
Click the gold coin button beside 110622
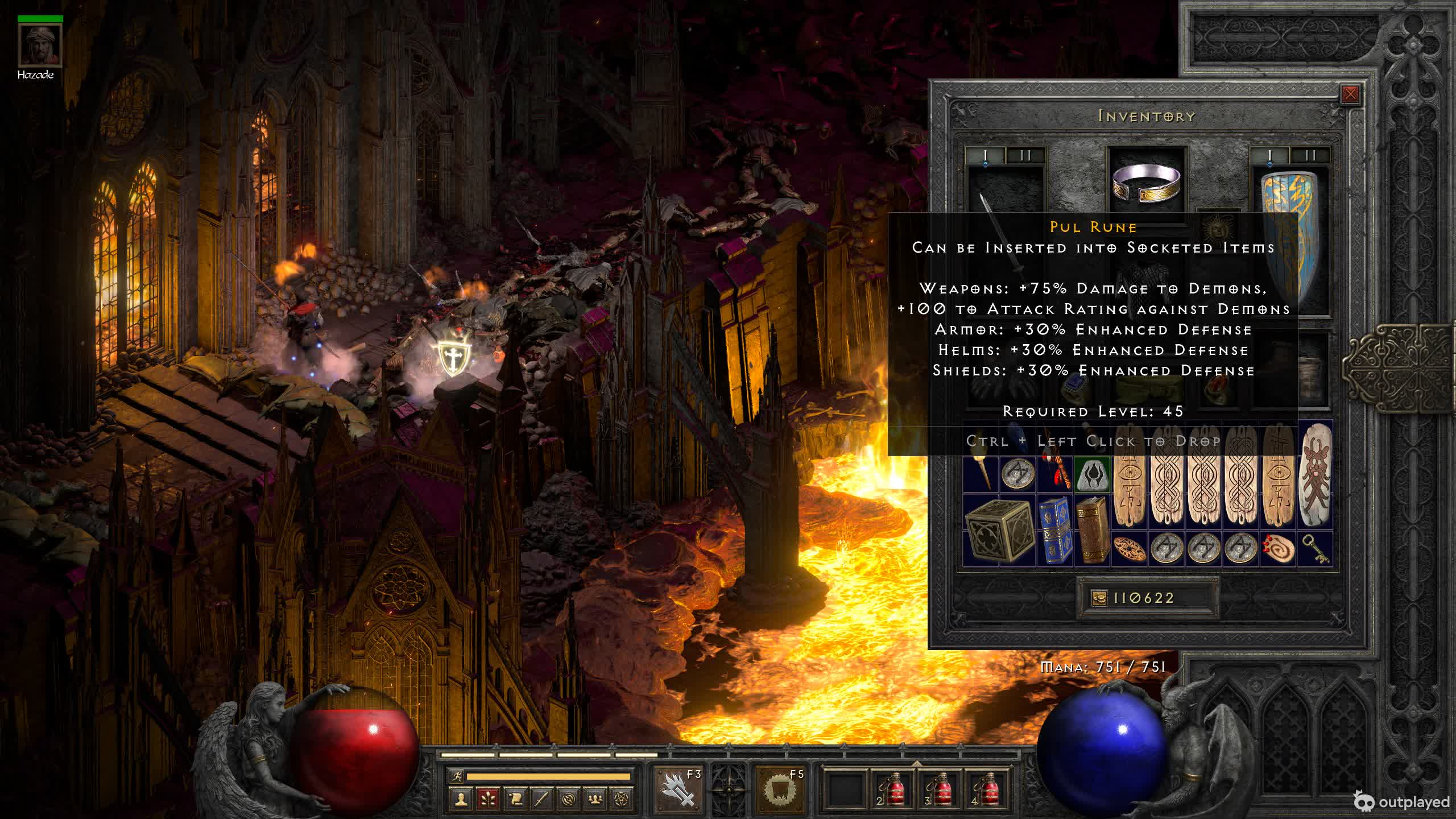[1099, 598]
